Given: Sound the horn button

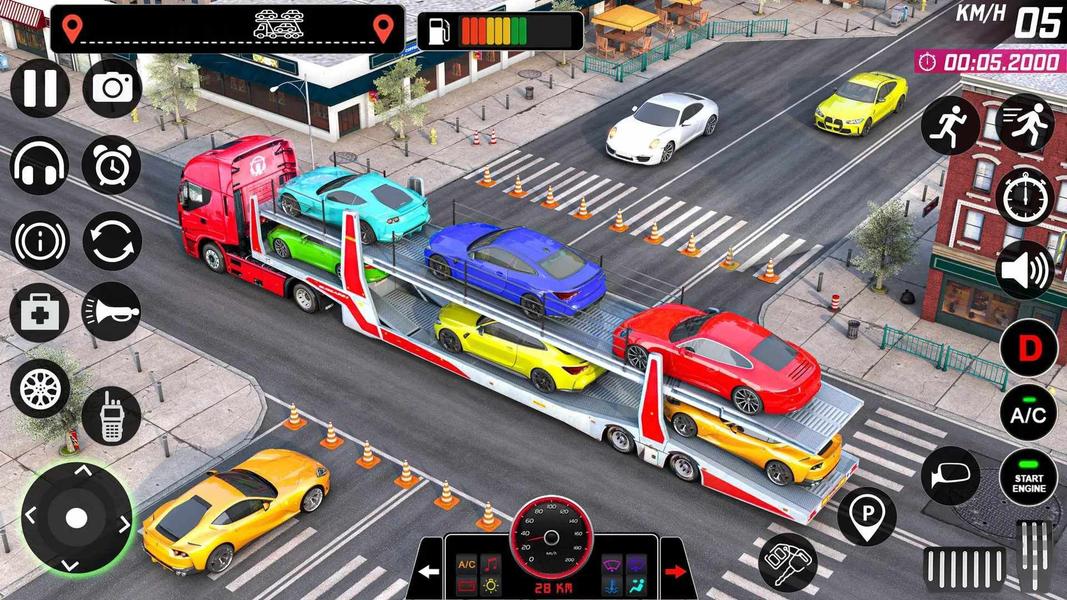Looking at the screenshot, I should click(112, 312).
